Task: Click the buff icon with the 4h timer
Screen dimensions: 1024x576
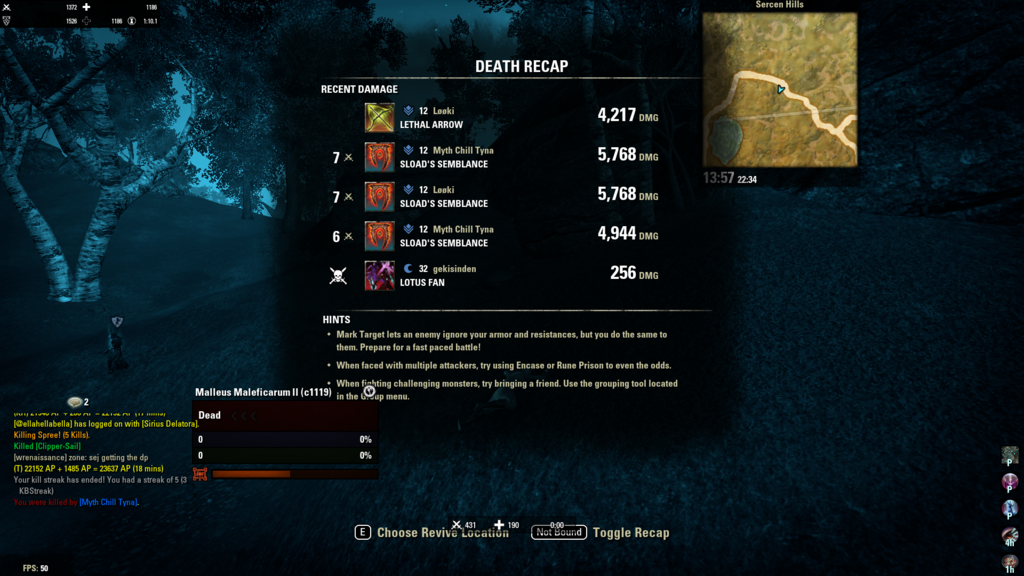Action: pyautogui.click(x=1010, y=537)
